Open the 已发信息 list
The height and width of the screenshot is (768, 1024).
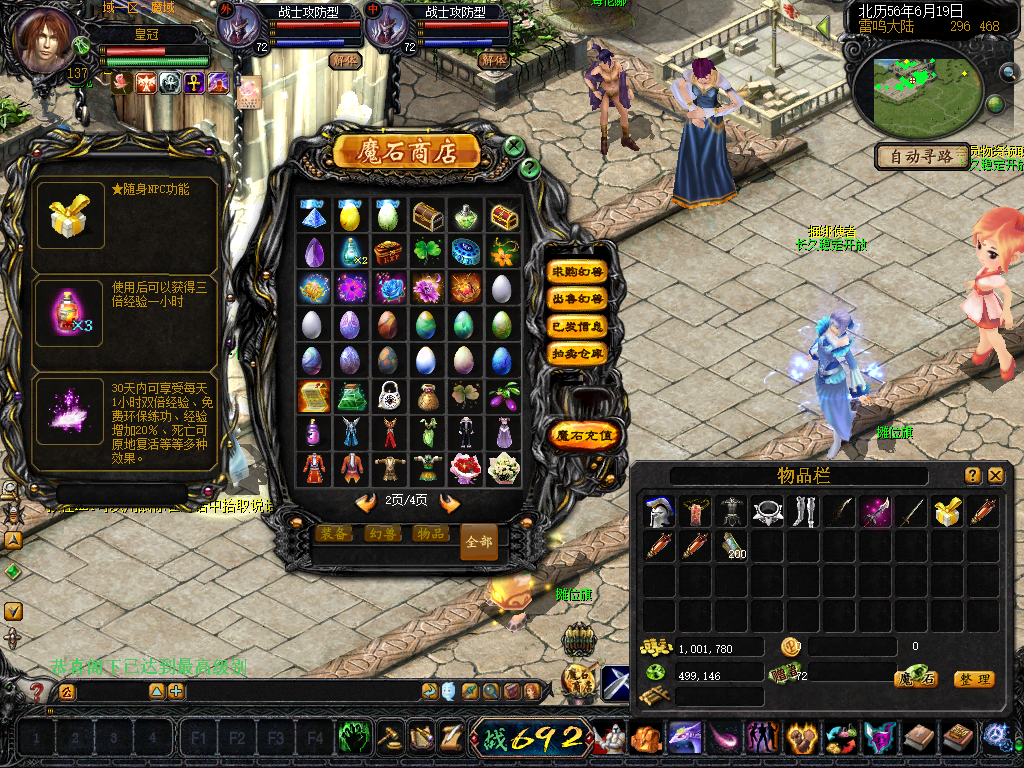coord(578,326)
